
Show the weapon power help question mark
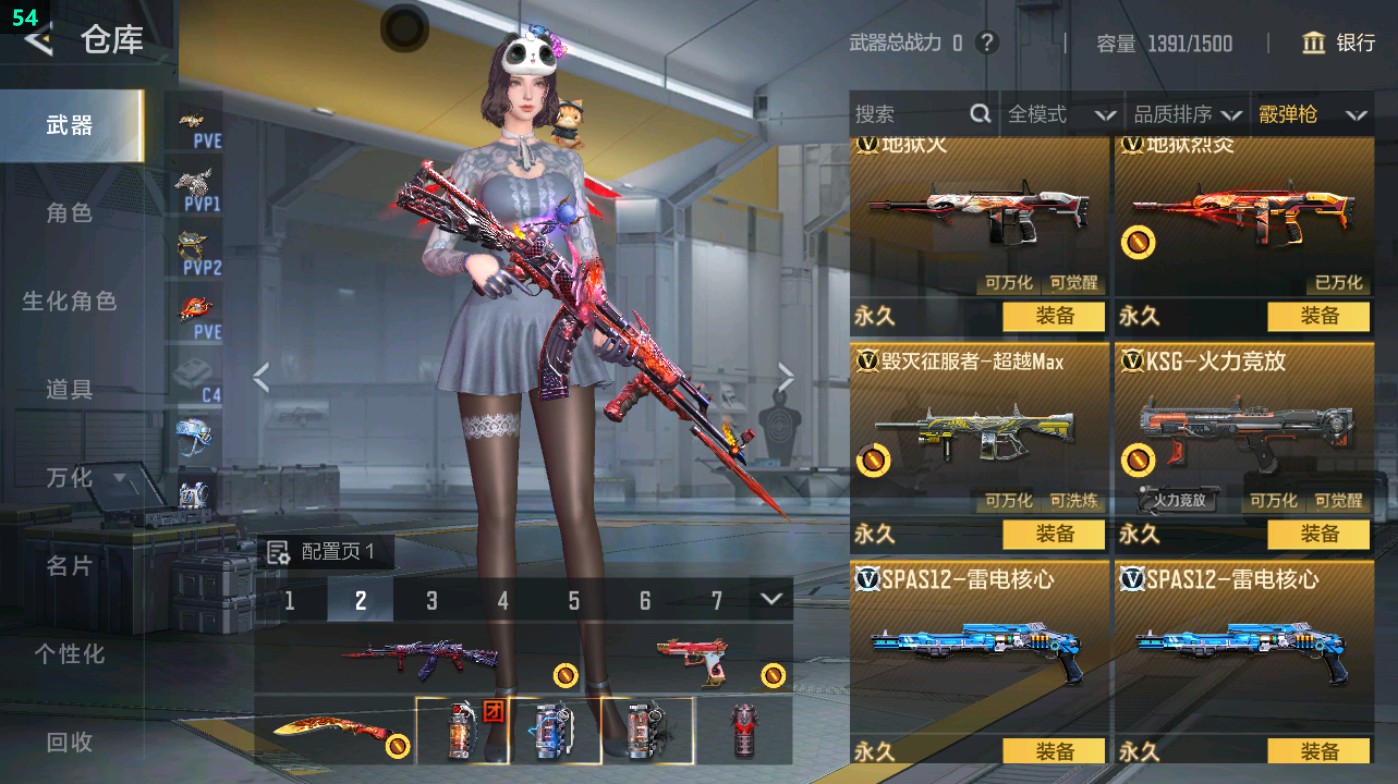987,43
